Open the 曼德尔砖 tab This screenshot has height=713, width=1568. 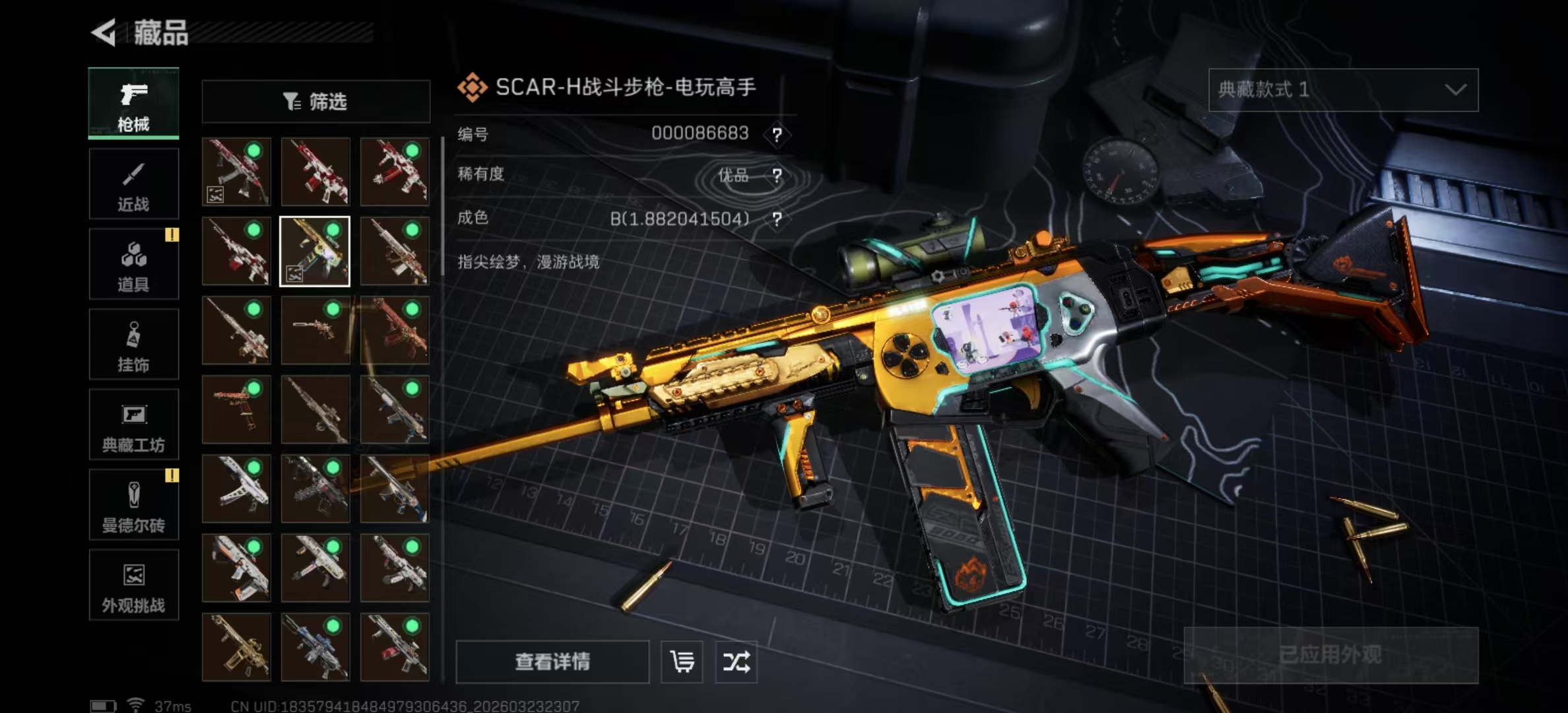[x=133, y=505]
